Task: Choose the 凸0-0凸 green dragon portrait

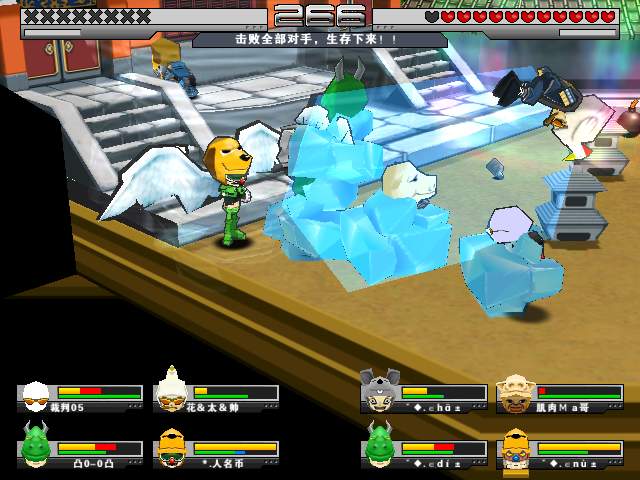Action: tap(38, 446)
